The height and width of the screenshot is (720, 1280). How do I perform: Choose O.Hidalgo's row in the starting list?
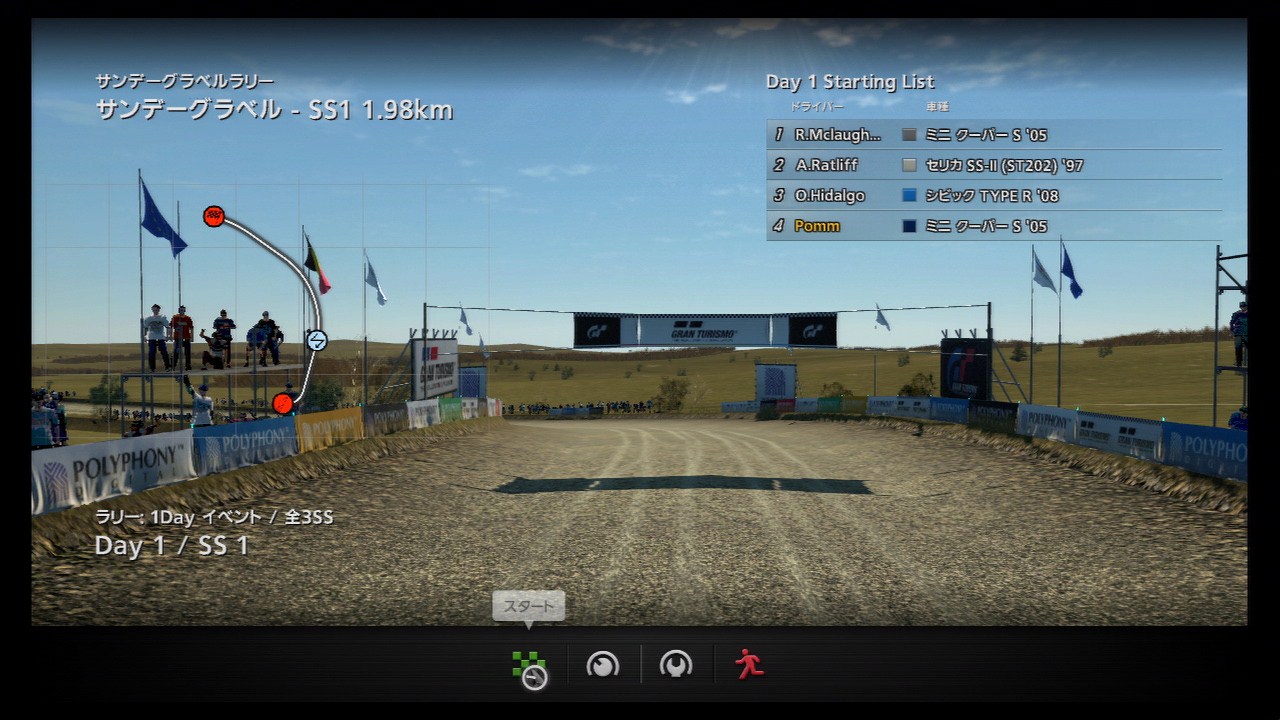point(993,196)
